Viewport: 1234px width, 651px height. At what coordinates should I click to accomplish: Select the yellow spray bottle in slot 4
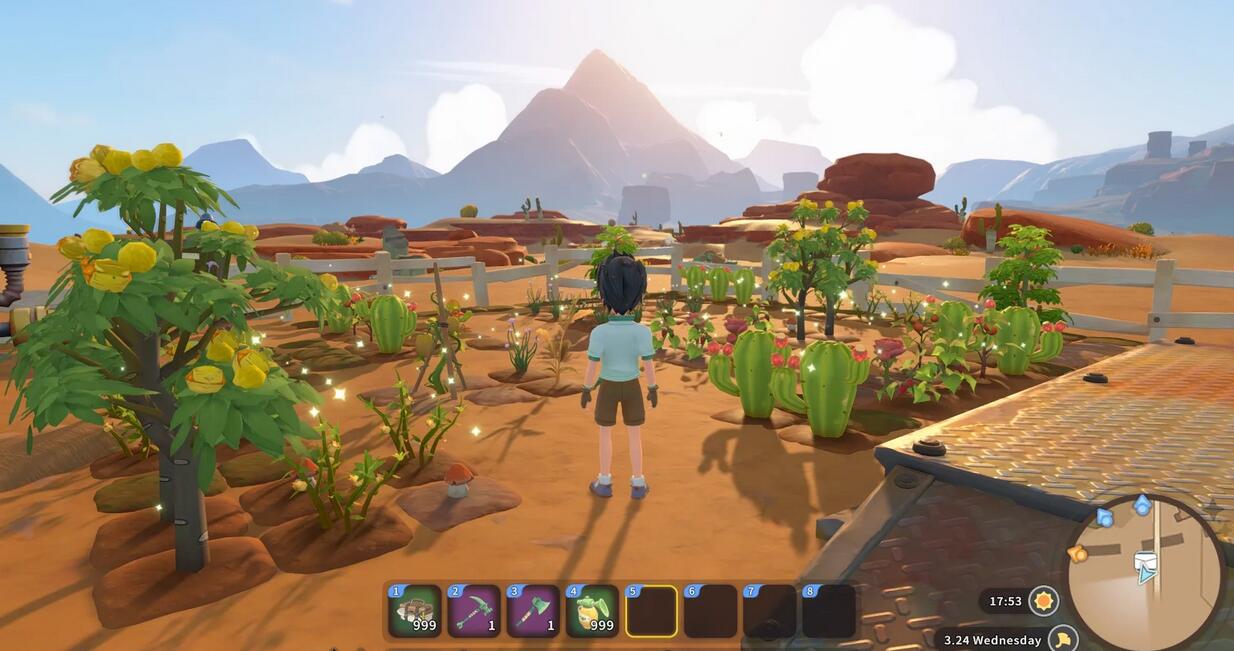click(592, 611)
